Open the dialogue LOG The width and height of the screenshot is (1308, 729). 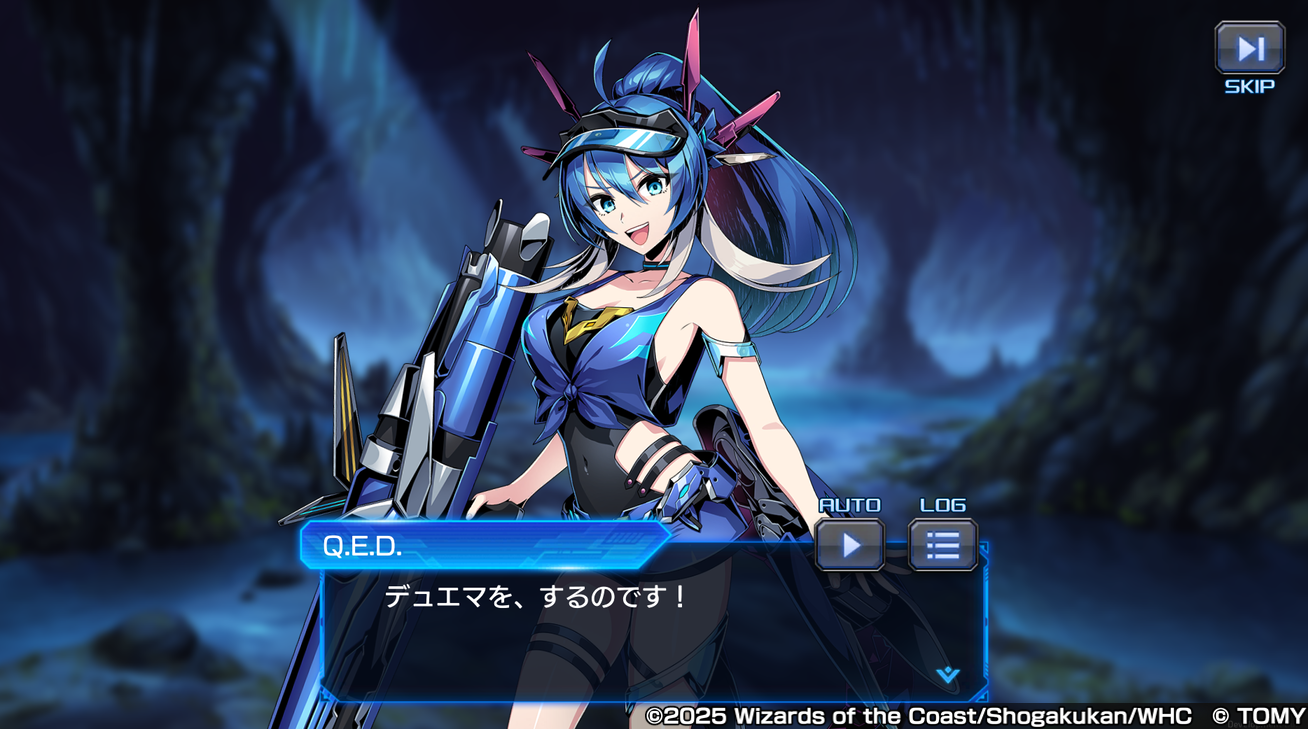[942, 545]
